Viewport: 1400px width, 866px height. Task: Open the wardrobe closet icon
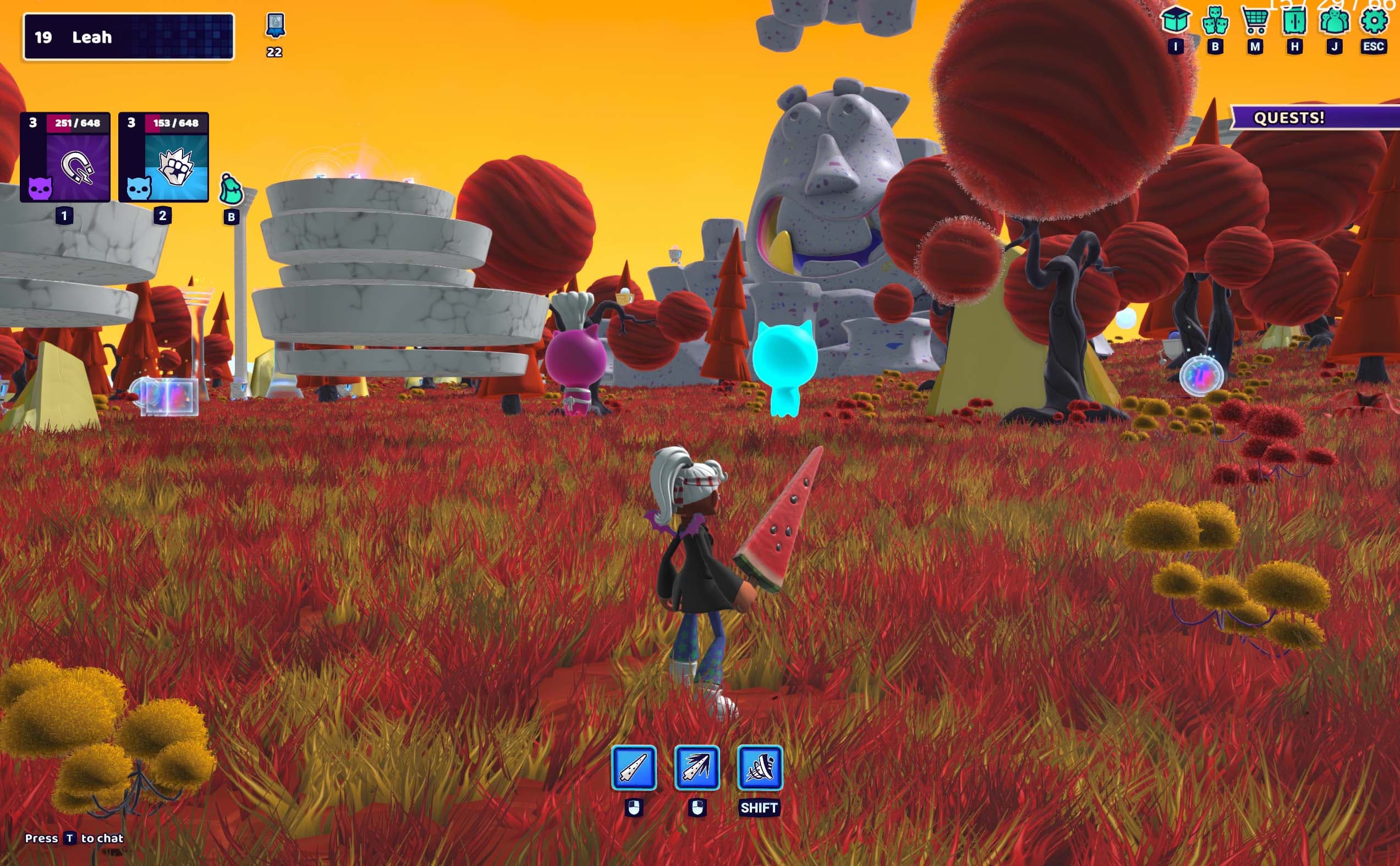(1294, 20)
